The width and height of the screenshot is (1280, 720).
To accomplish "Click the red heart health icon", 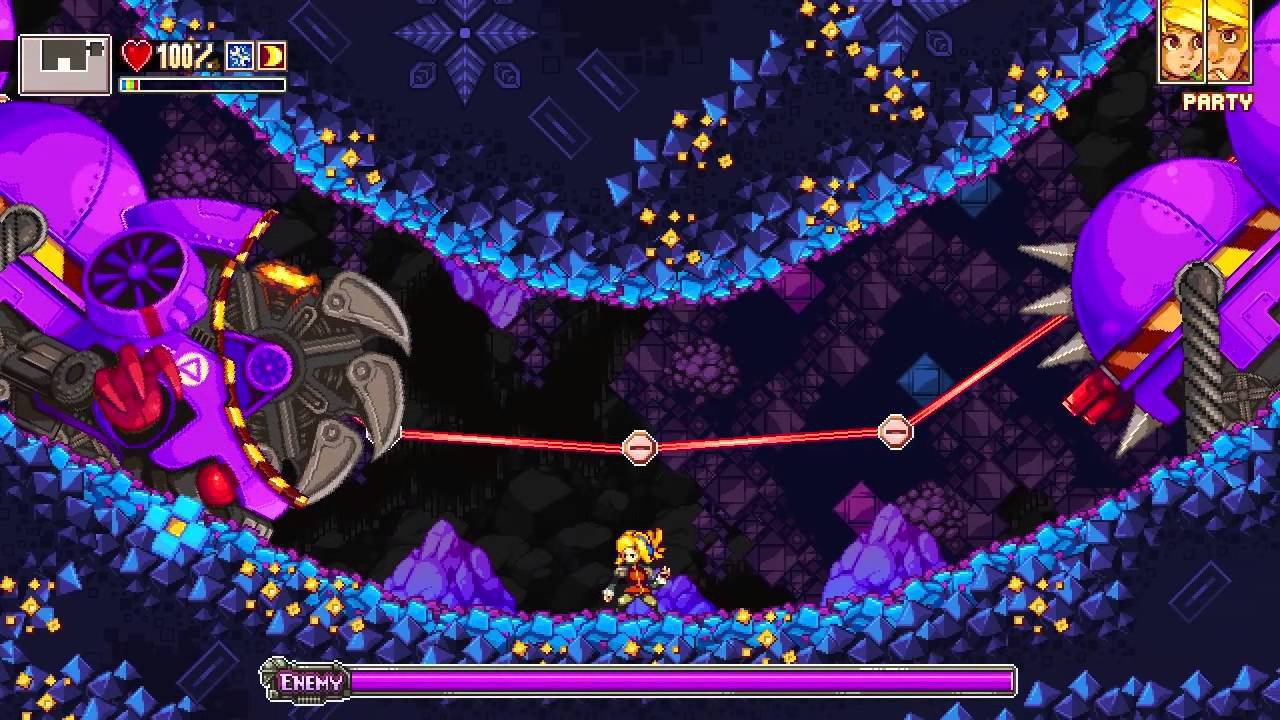I will click(x=137, y=55).
